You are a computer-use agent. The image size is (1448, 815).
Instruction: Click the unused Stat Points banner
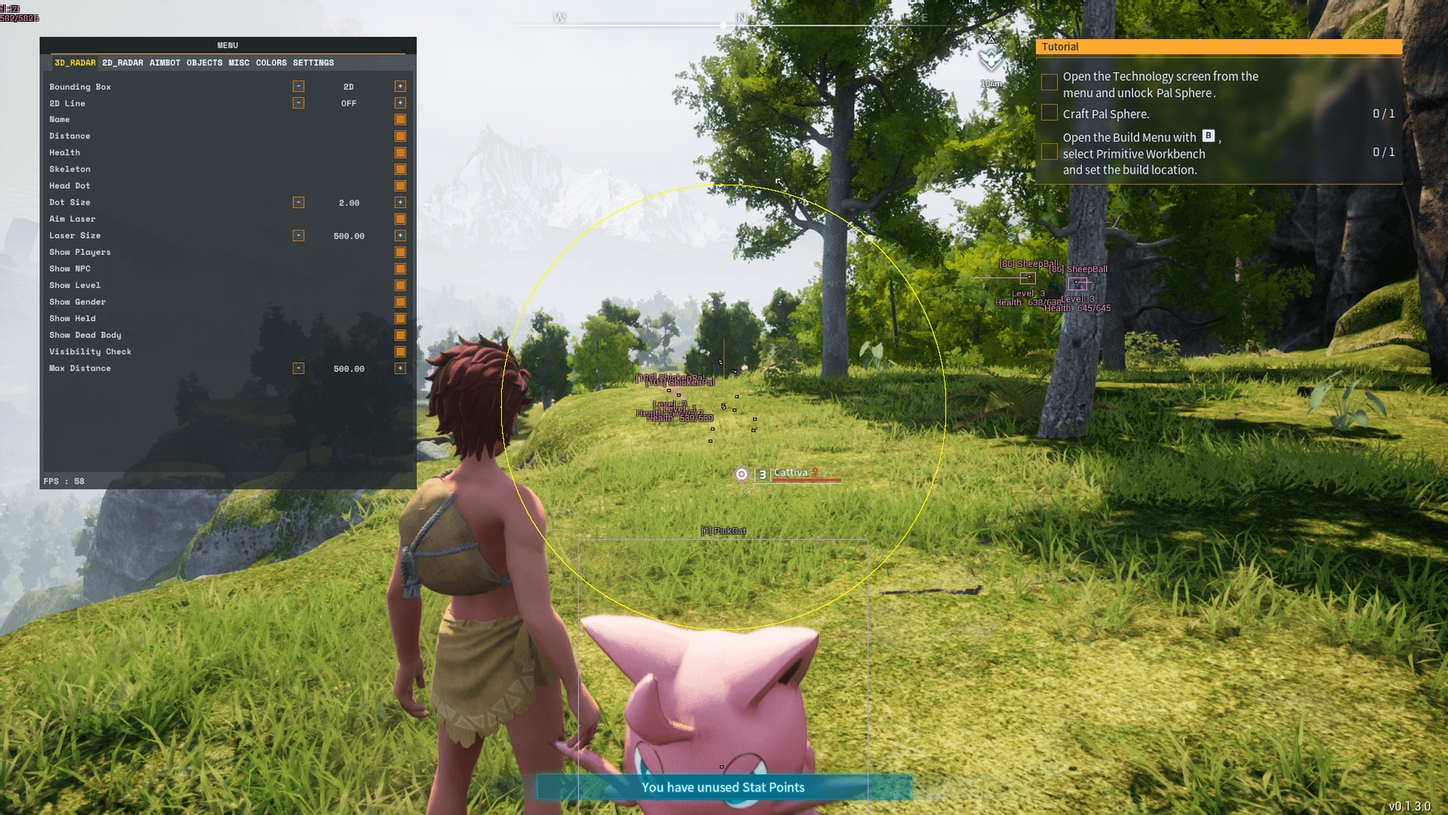(x=723, y=787)
